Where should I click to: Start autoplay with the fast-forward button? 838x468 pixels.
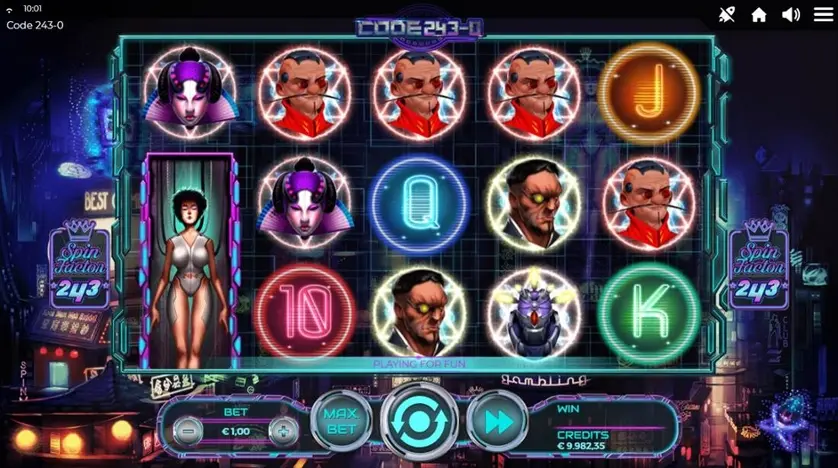pos(497,421)
